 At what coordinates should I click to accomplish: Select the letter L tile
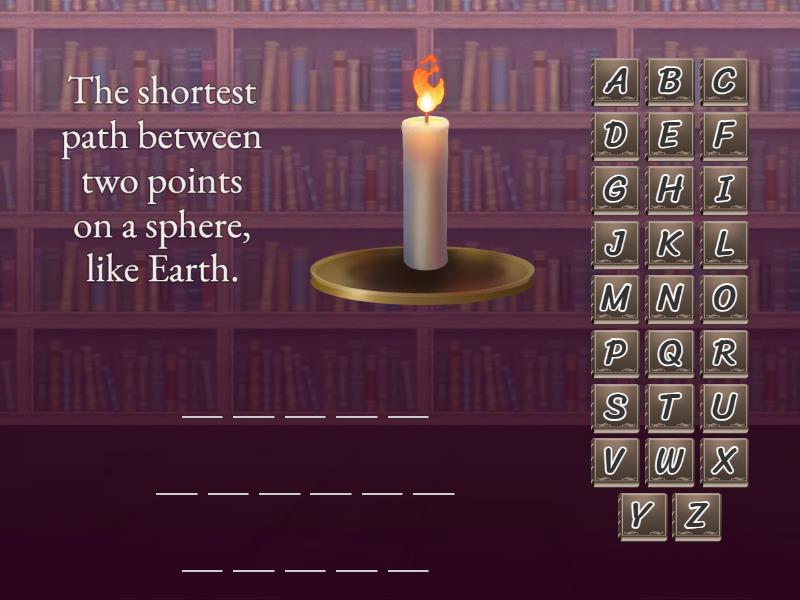click(x=724, y=244)
